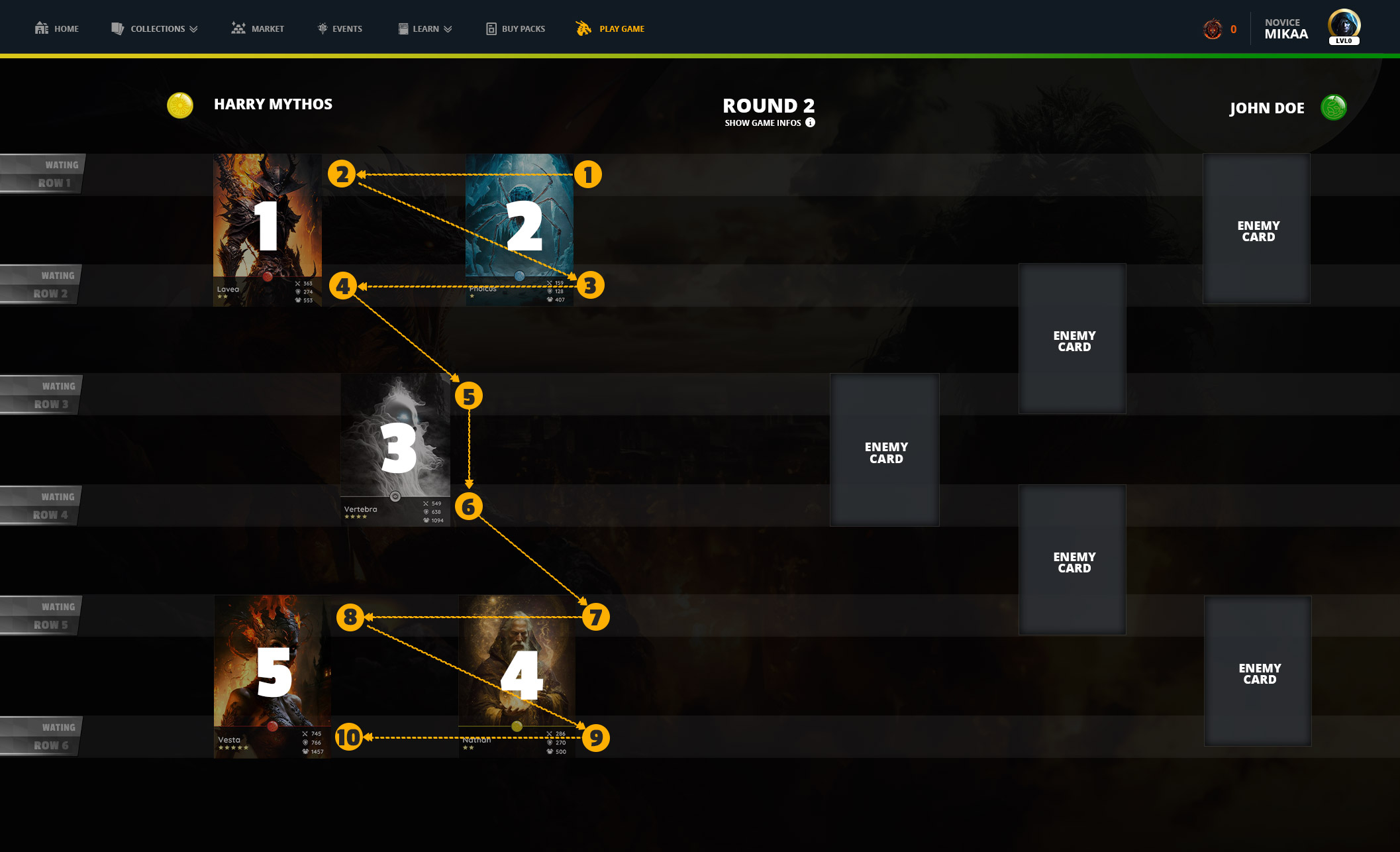Open the Events page
The height and width of the screenshot is (852, 1400).
click(x=340, y=28)
